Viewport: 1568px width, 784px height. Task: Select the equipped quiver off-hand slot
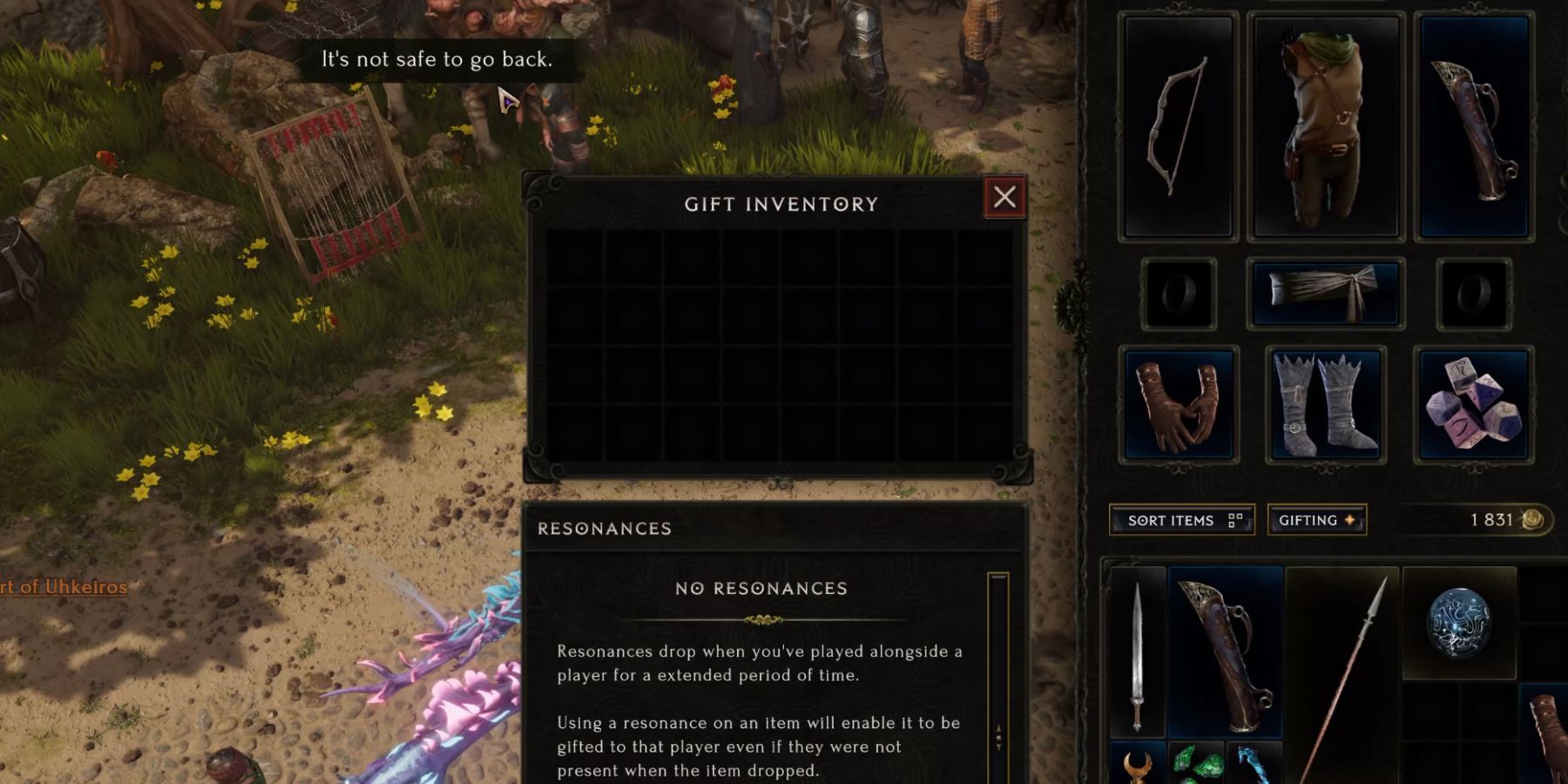[x=1474, y=127]
